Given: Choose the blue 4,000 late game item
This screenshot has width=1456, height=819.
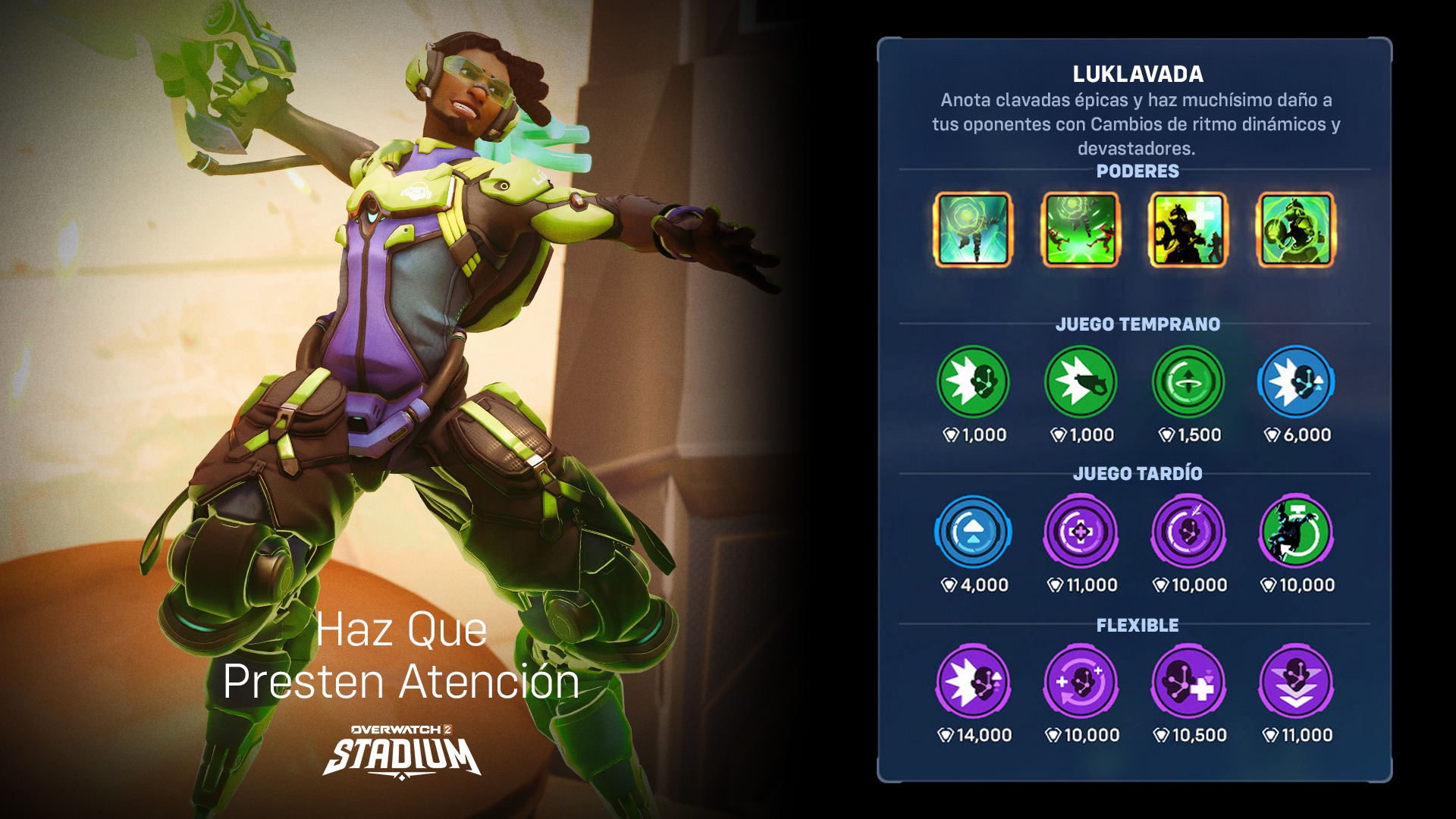Looking at the screenshot, I should coord(973,532).
